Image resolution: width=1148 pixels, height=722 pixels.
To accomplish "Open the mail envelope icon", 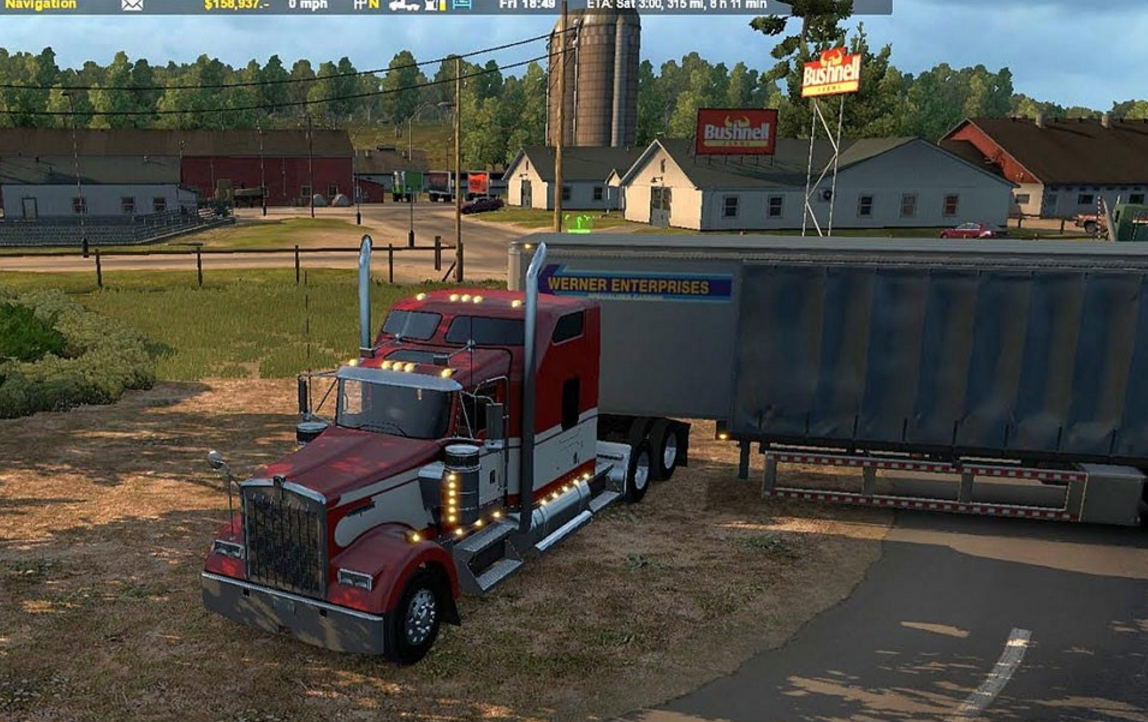I will [132, 5].
